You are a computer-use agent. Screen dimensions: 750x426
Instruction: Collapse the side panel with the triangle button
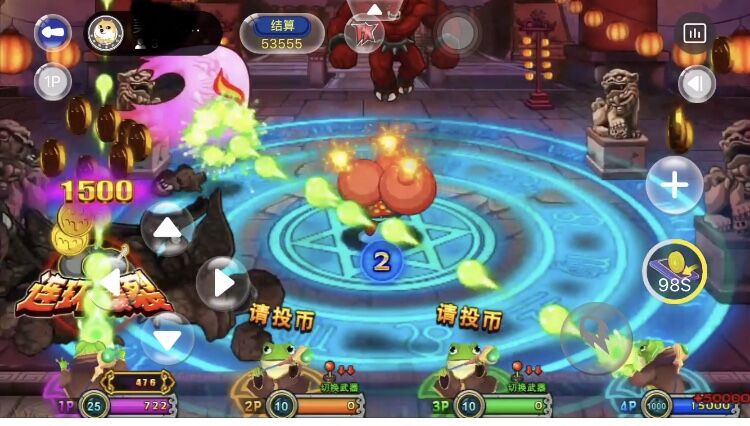696,84
